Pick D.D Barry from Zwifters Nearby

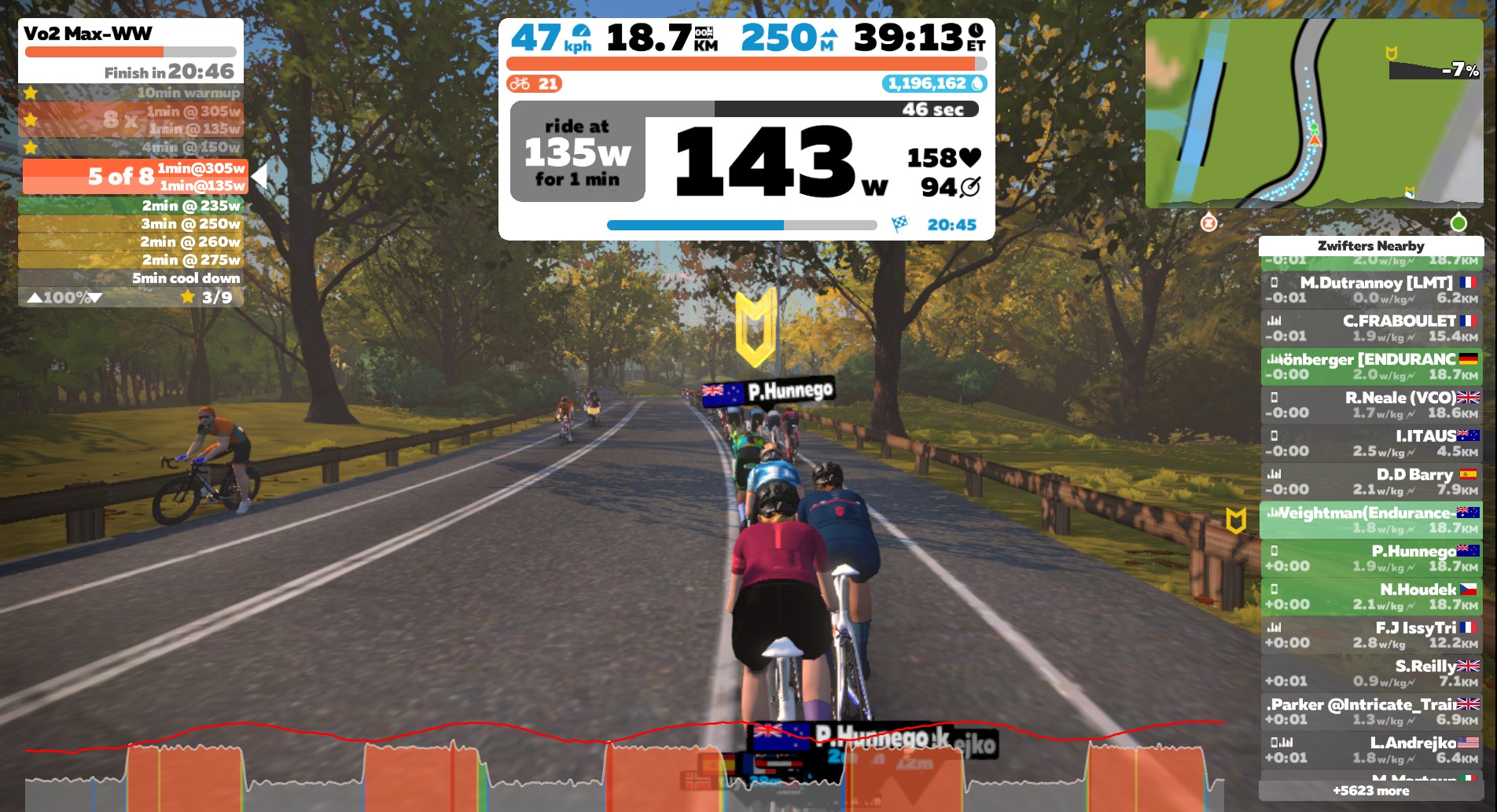click(1371, 482)
